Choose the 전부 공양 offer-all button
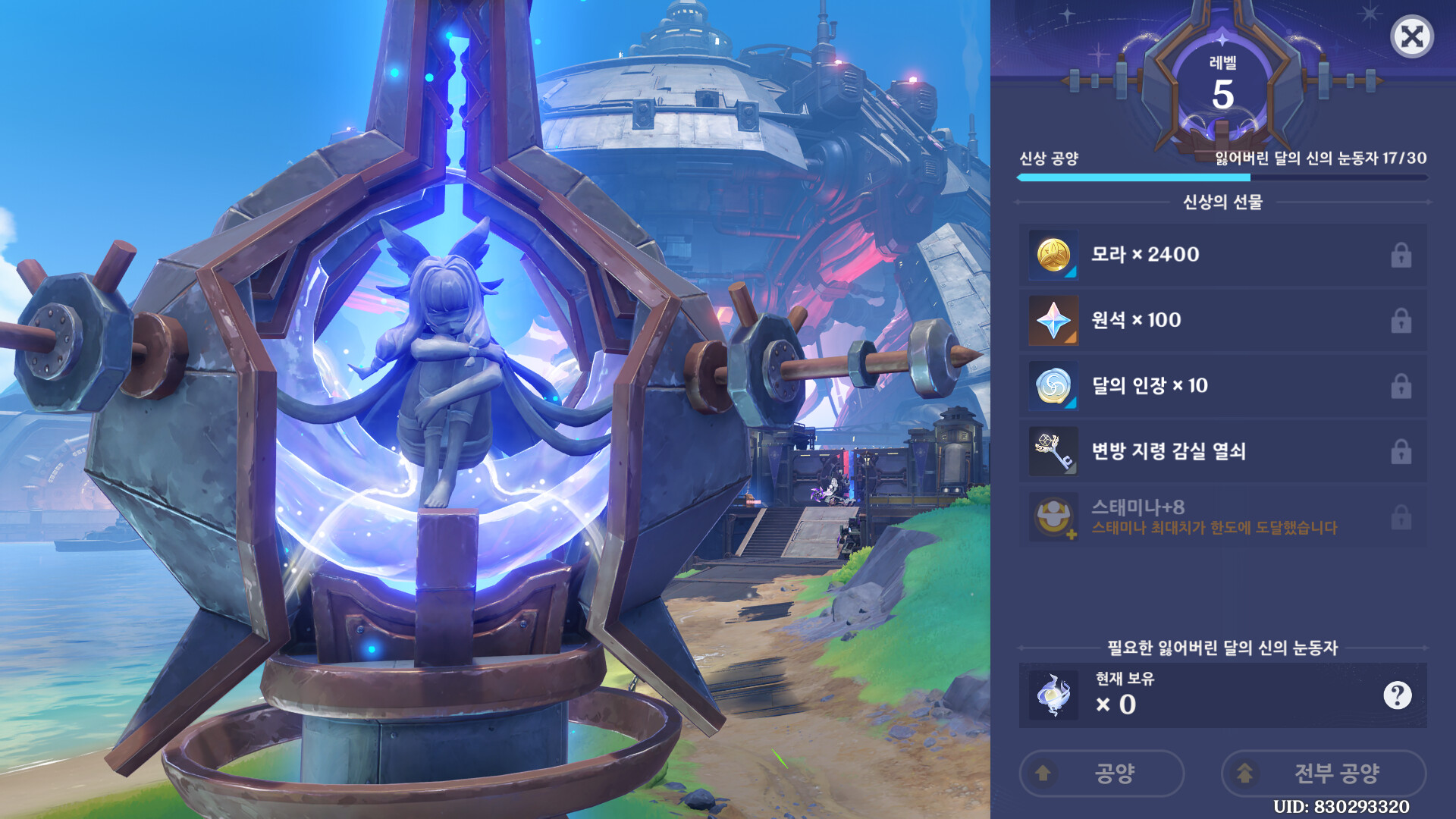 (x=1323, y=773)
